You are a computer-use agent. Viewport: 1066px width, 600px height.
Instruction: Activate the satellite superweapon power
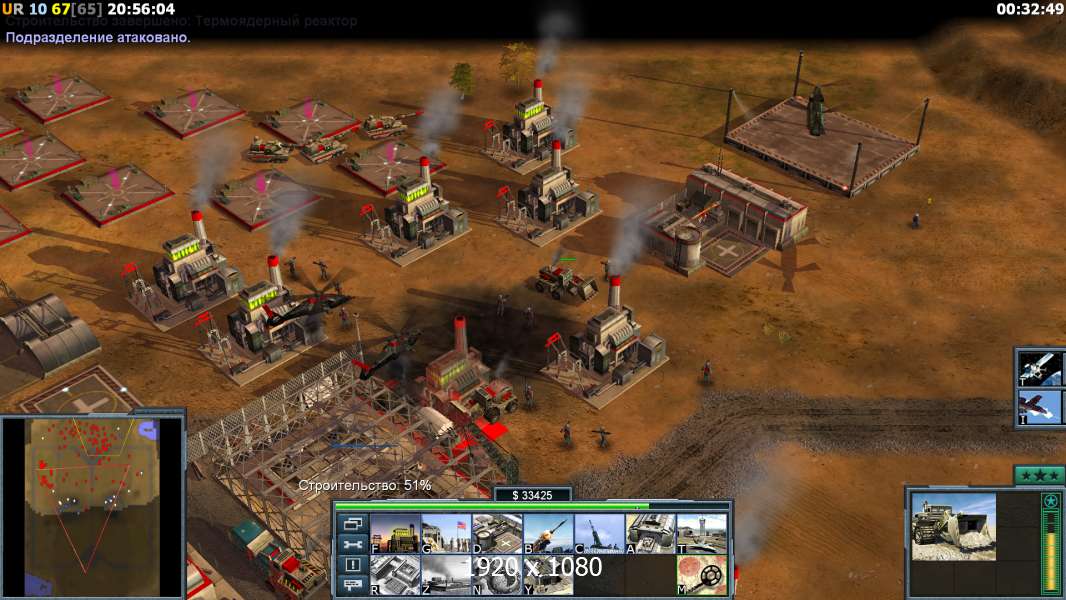pos(1040,369)
